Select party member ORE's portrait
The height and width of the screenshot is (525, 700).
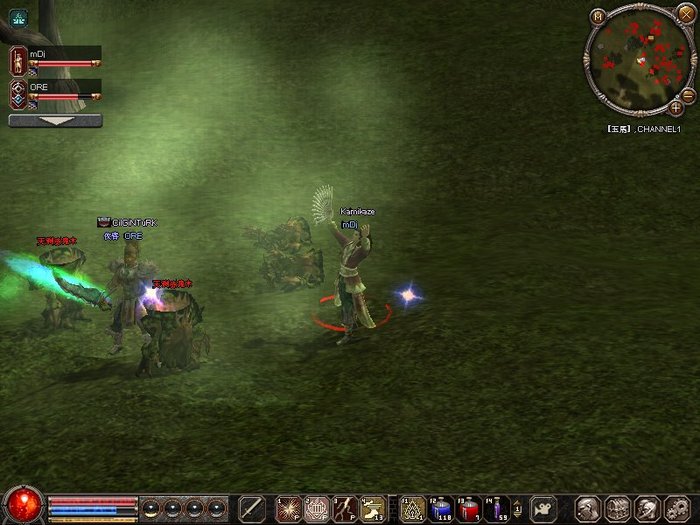pyautogui.click(x=17, y=95)
